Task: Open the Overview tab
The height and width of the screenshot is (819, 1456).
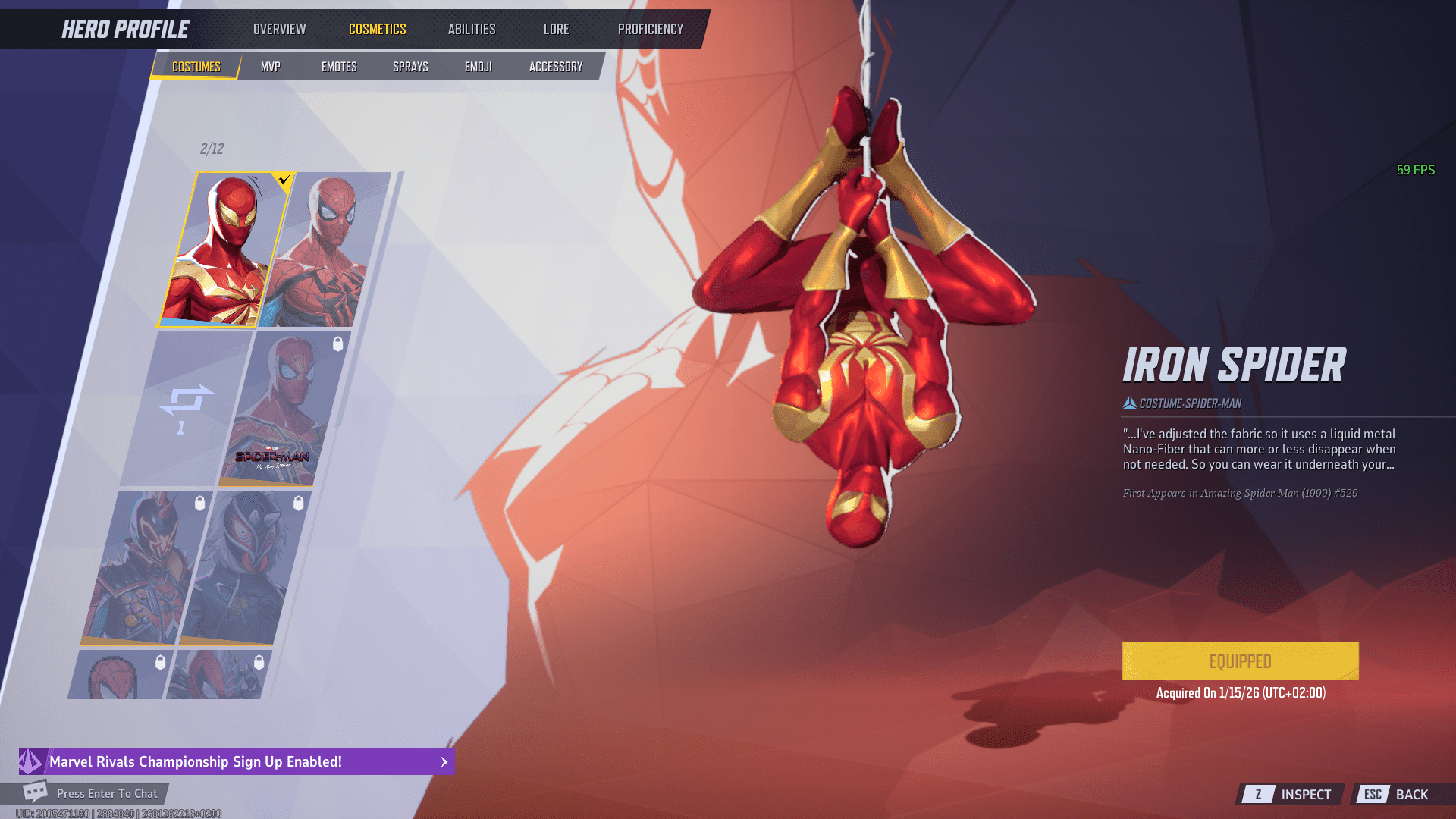Action: [x=279, y=29]
